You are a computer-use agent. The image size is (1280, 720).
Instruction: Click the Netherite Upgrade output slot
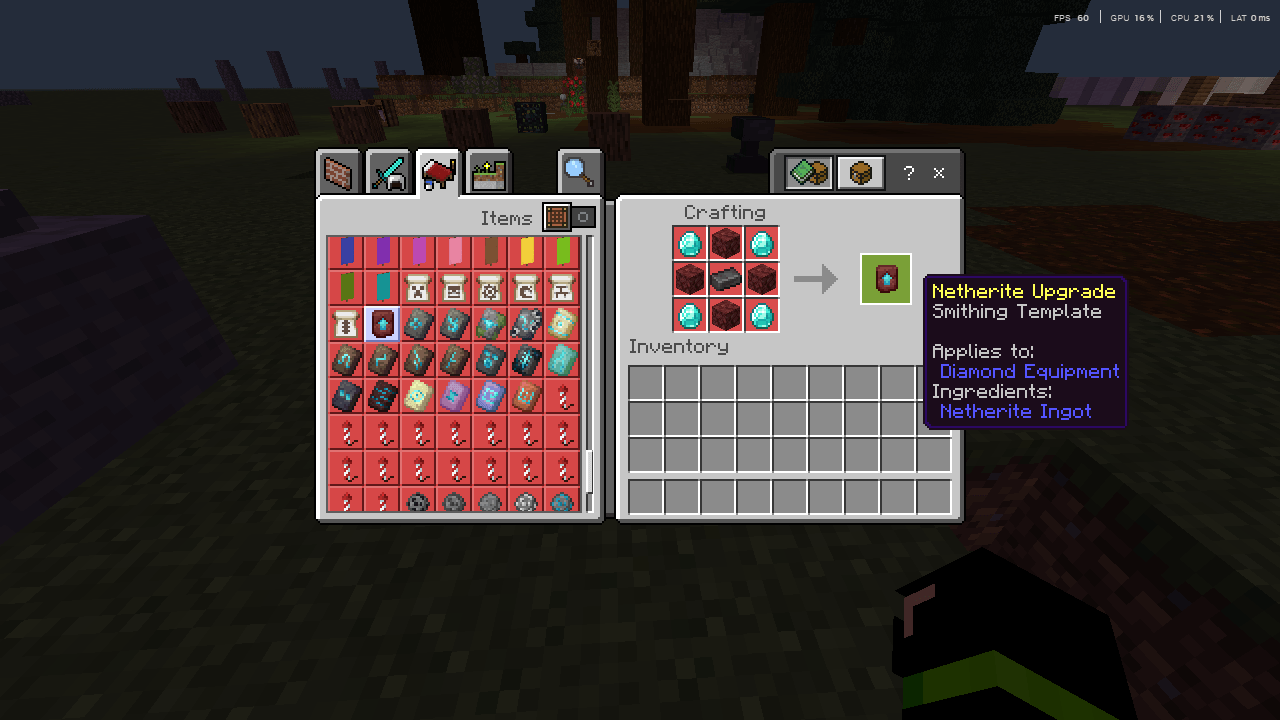pyautogui.click(x=885, y=279)
